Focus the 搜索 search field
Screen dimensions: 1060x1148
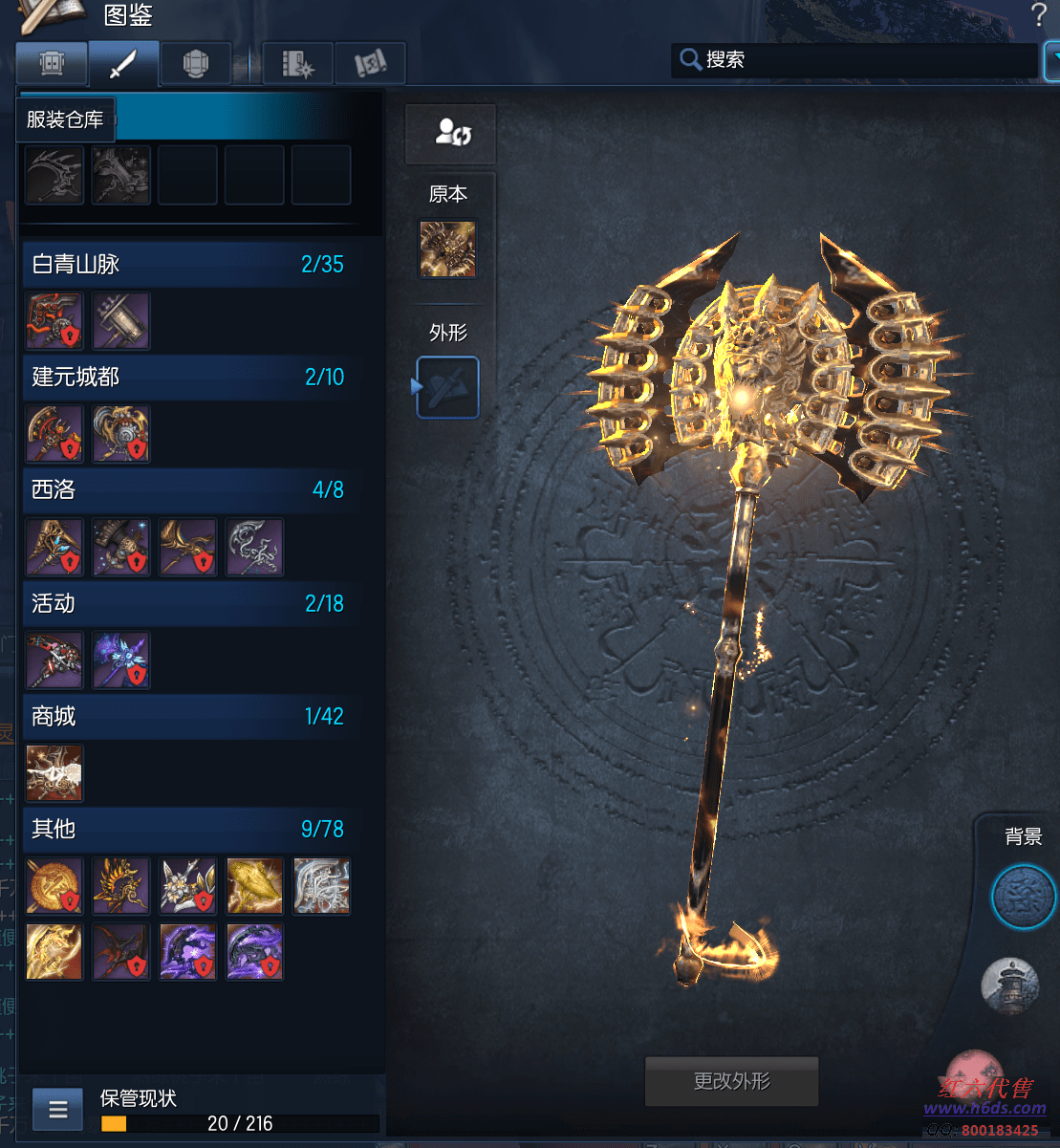[860, 60]
